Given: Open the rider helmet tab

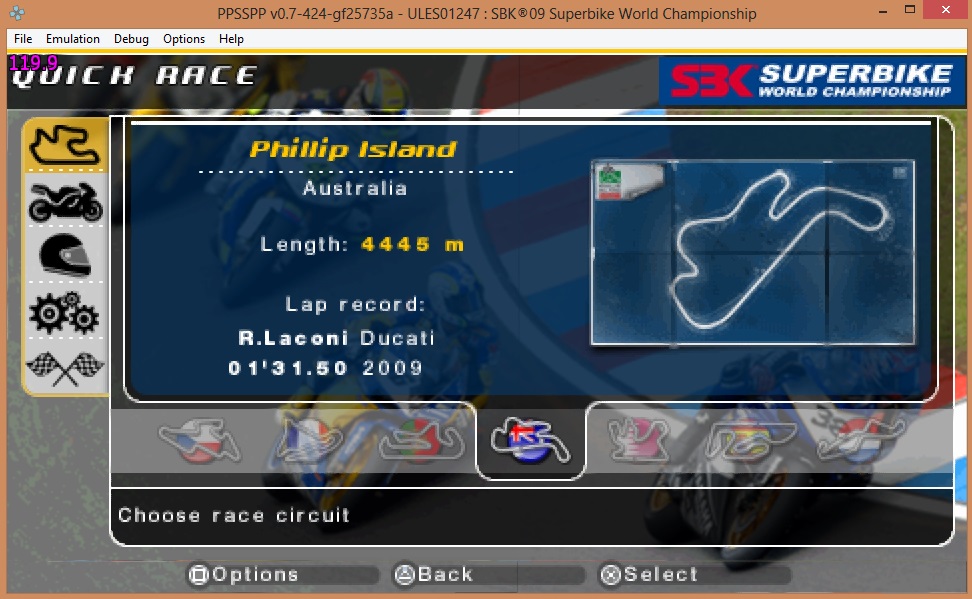Looking at the screenshot, I should click(x=64, y=255).
